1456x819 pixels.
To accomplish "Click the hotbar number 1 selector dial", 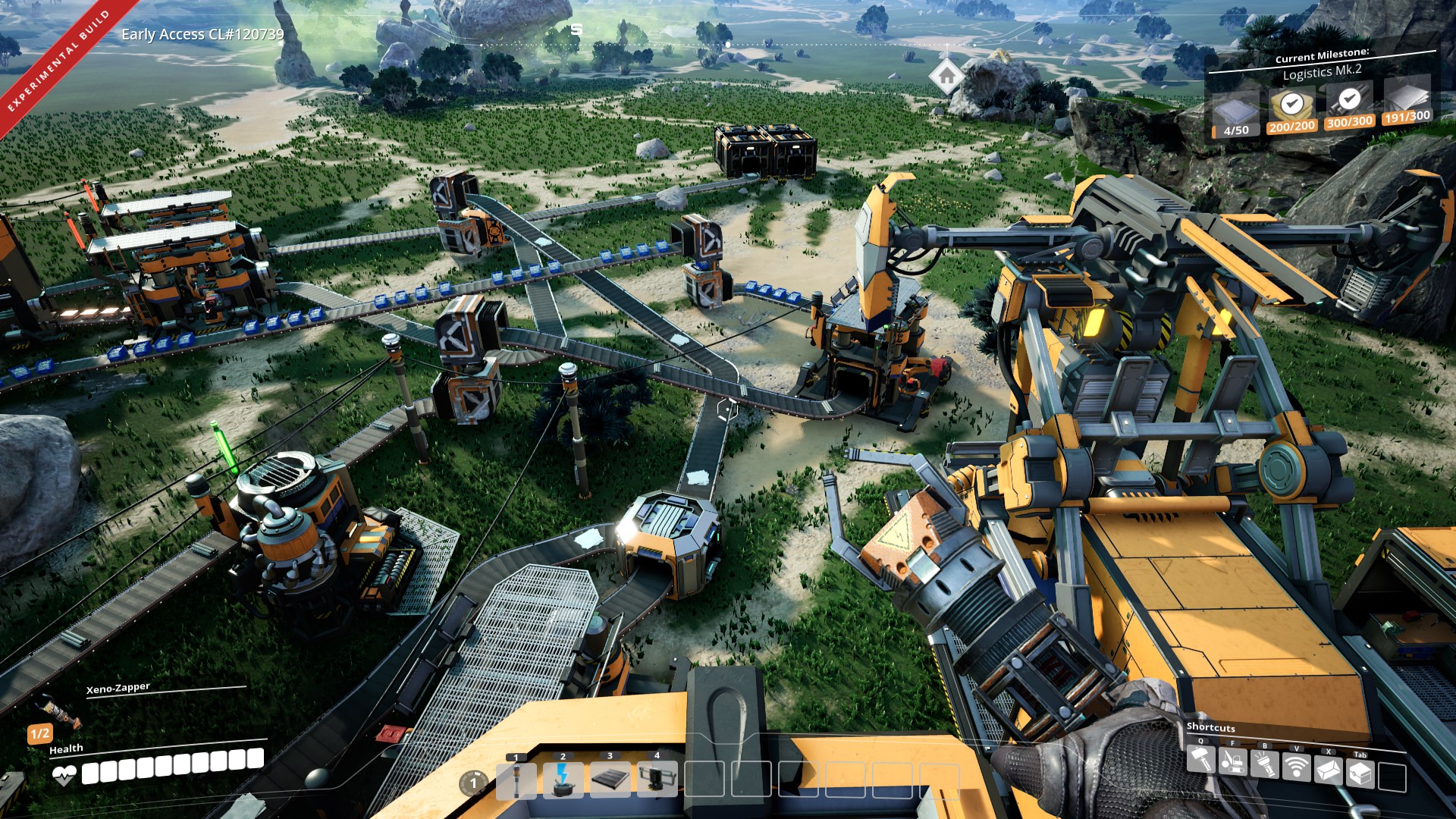I will 473,783.
